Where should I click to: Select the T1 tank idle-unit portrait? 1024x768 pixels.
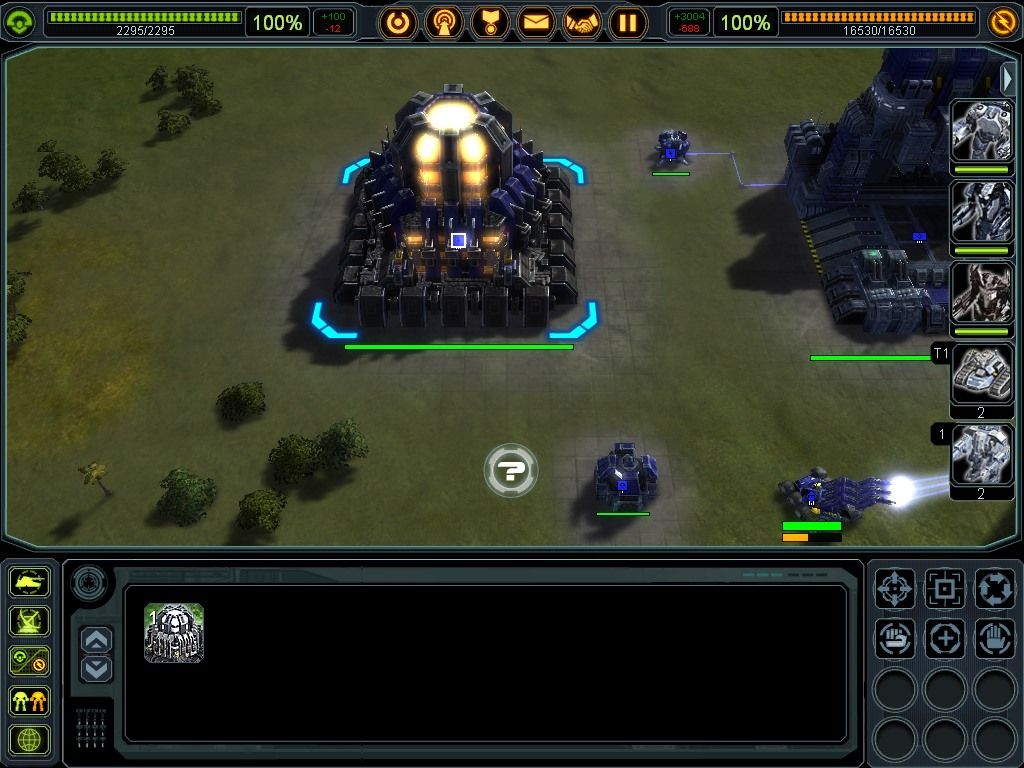[x=981, y=375]
